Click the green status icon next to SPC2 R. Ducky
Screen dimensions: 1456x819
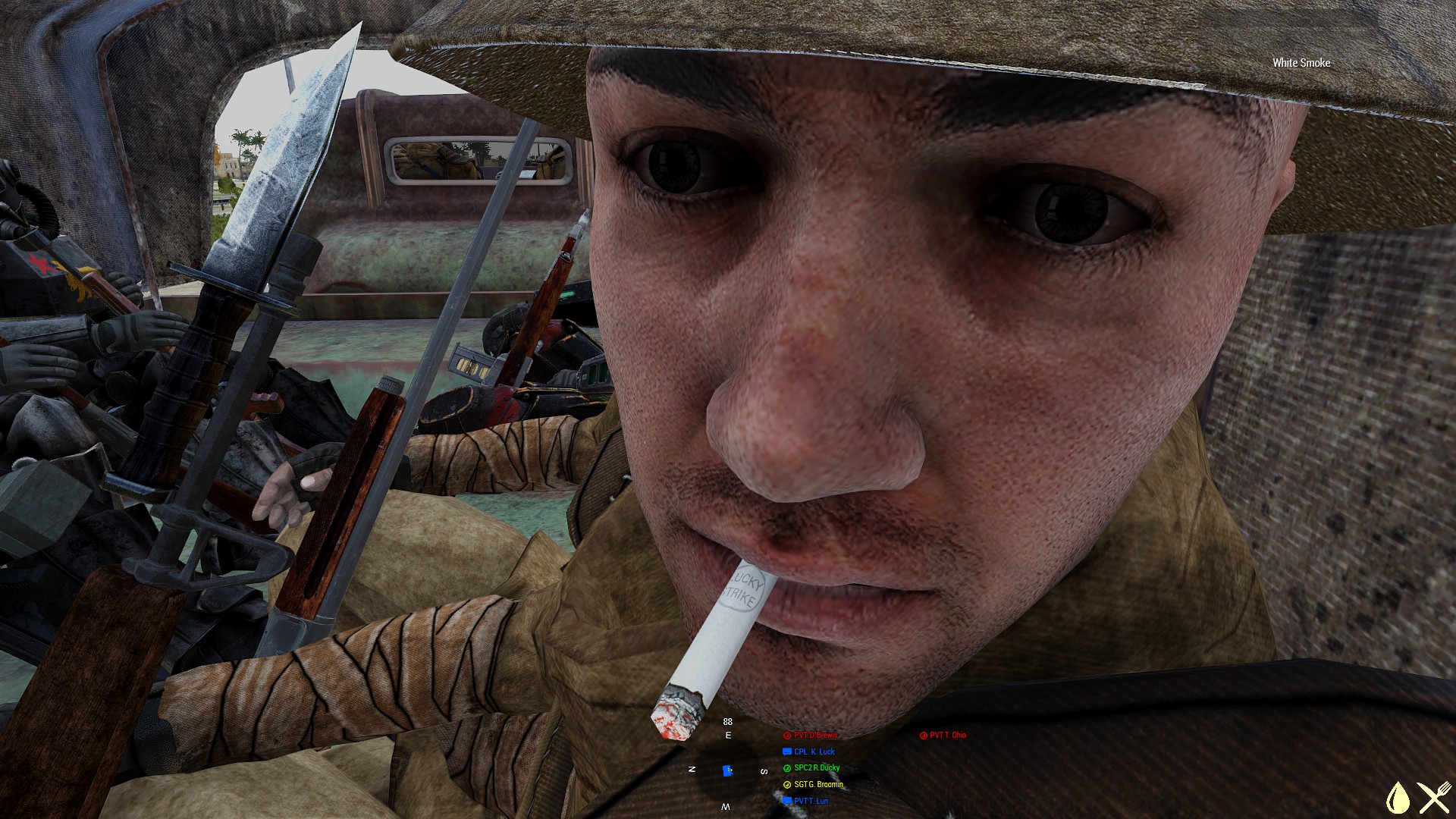click(786, 768)
